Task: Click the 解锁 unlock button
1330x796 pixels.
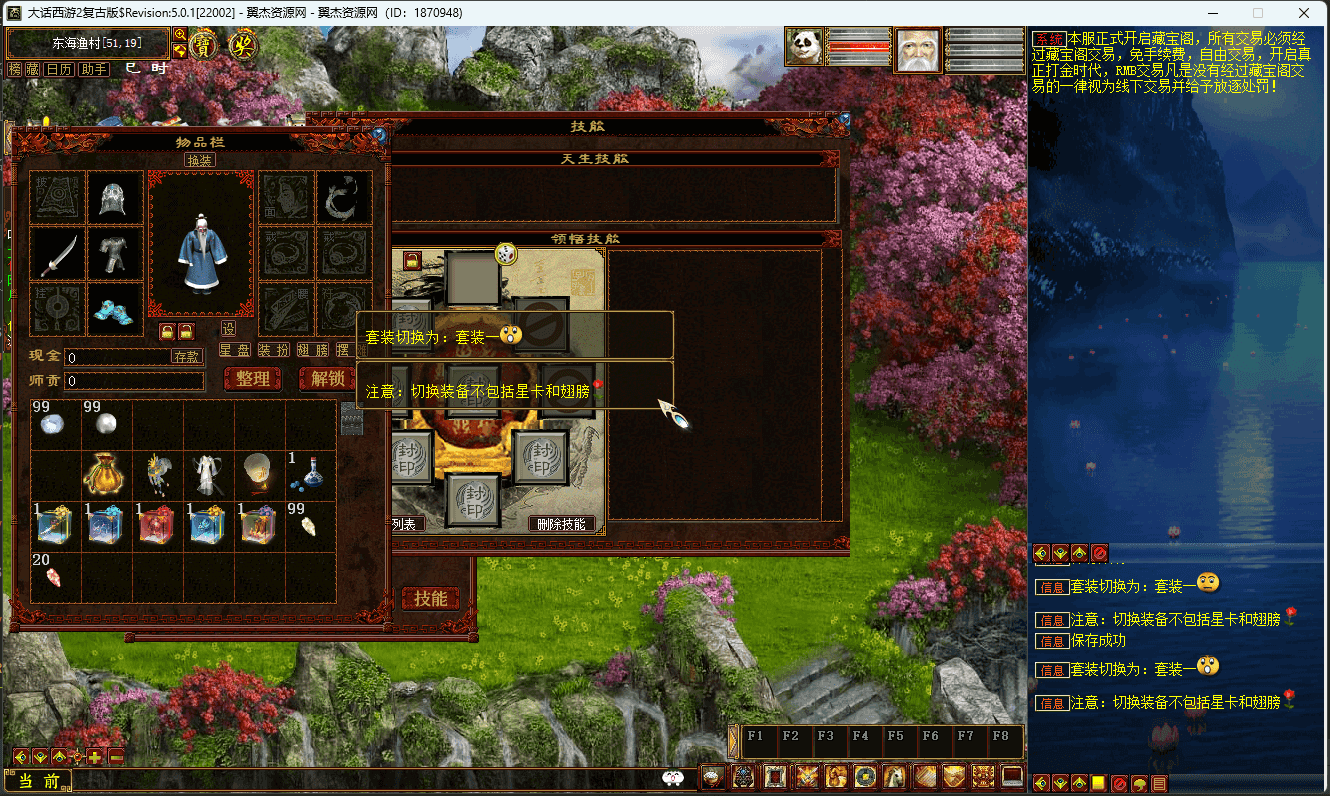Action: (328, 379)
